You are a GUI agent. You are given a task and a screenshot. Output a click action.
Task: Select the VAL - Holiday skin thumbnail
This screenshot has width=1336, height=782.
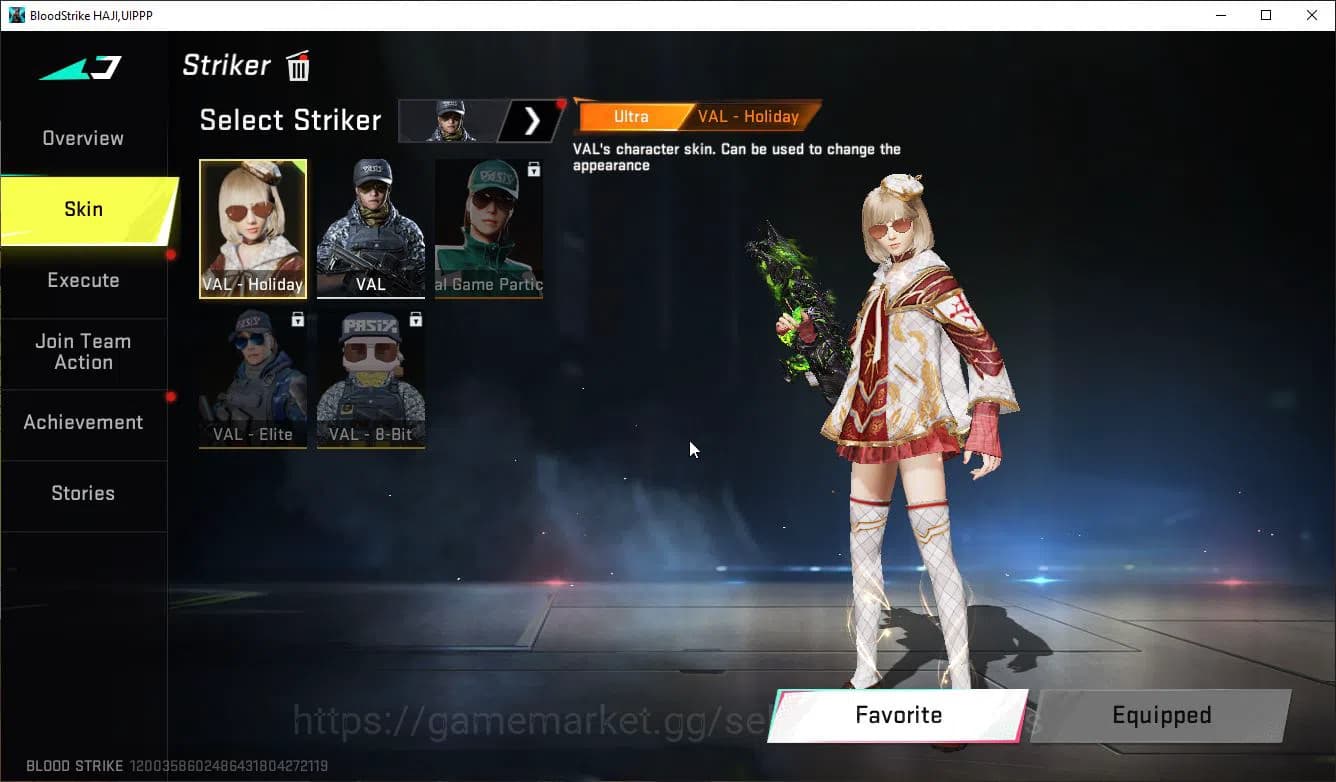[252, 228]
